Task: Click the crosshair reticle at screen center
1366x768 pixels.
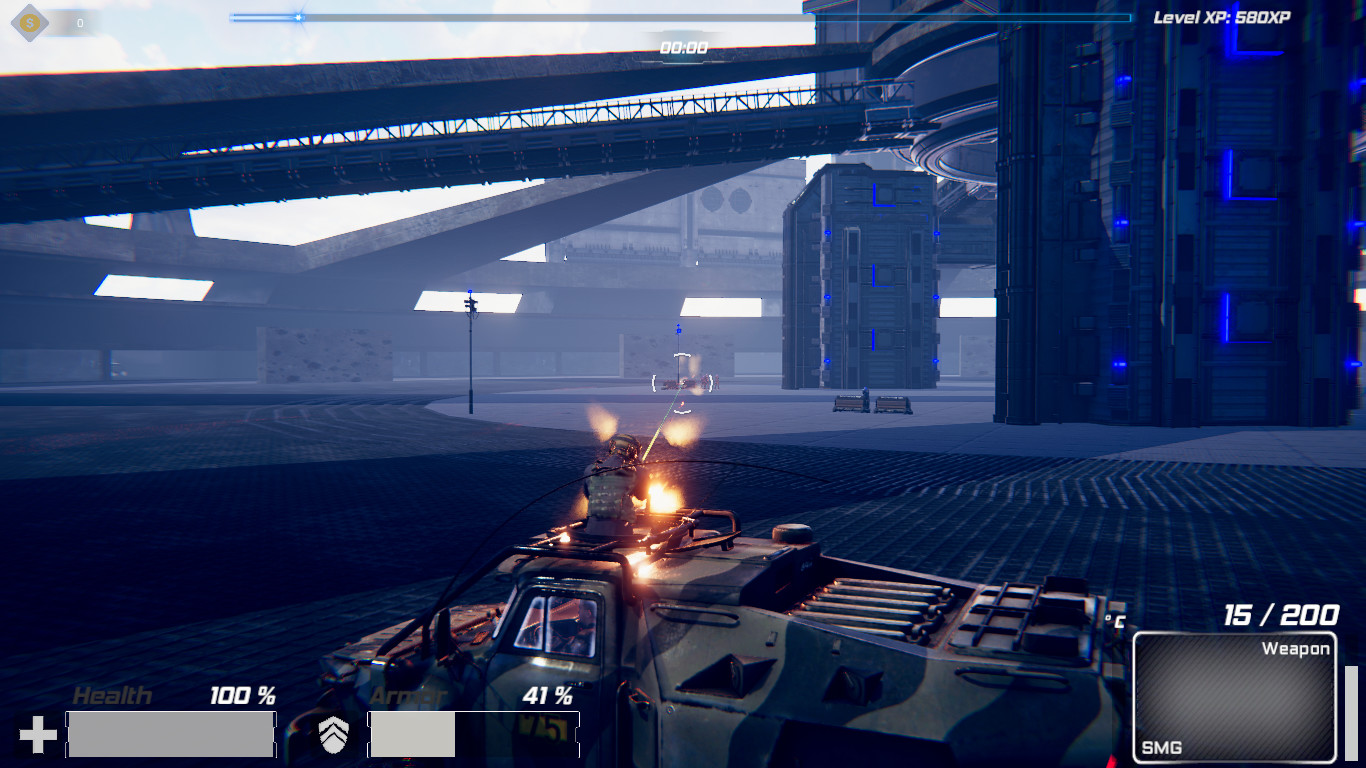Action: (683, 384)
